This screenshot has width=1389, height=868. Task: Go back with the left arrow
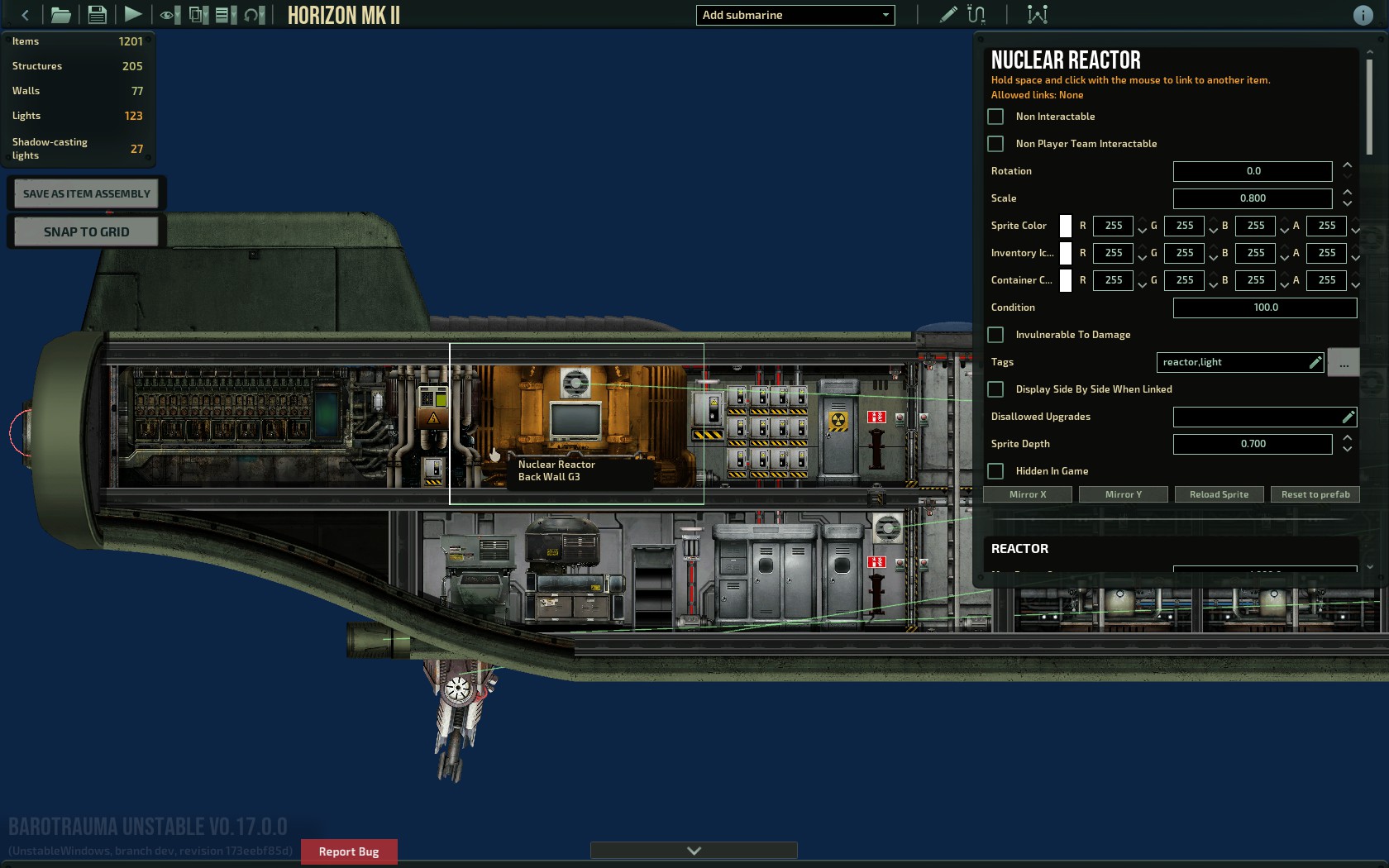point(25,15)
